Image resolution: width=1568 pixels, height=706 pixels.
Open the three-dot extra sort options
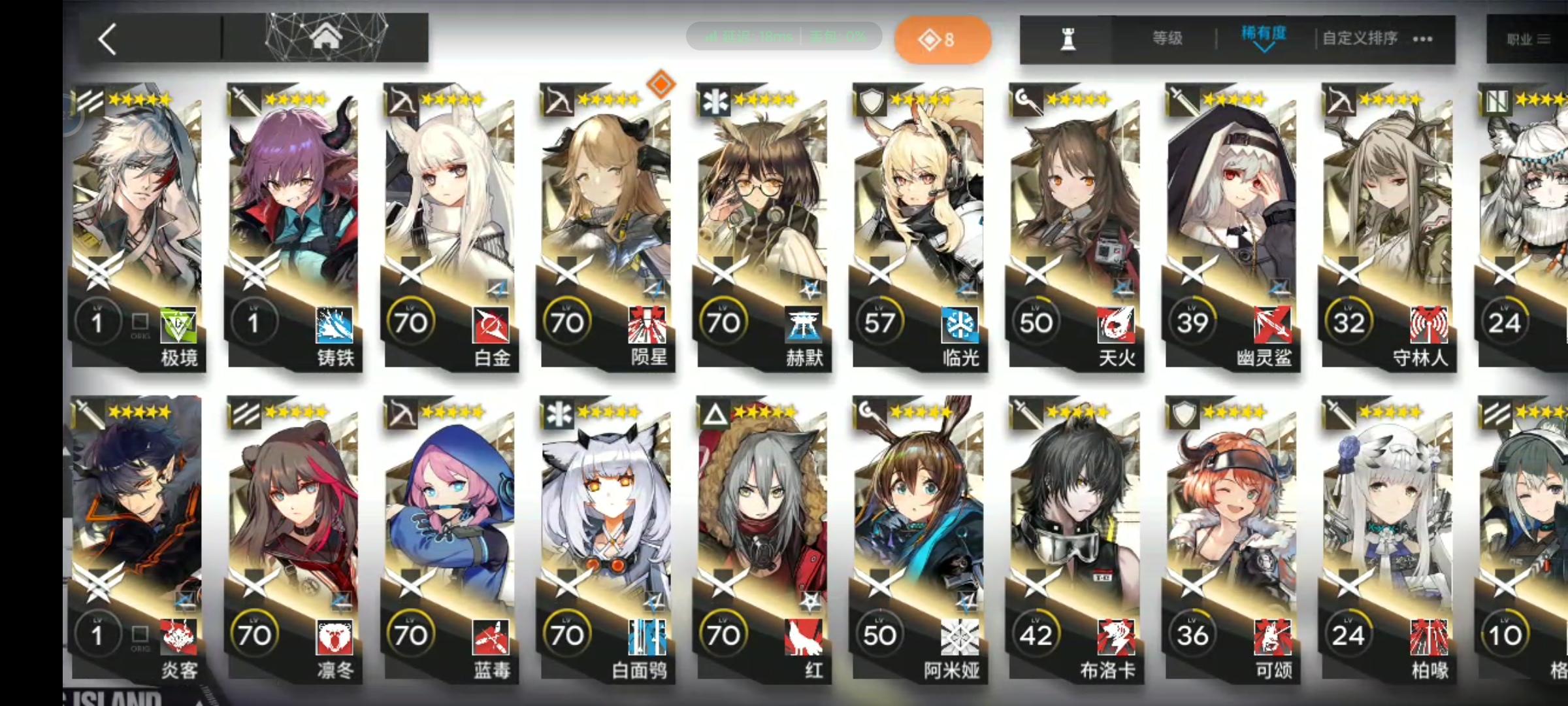[x=1422, y=38]
